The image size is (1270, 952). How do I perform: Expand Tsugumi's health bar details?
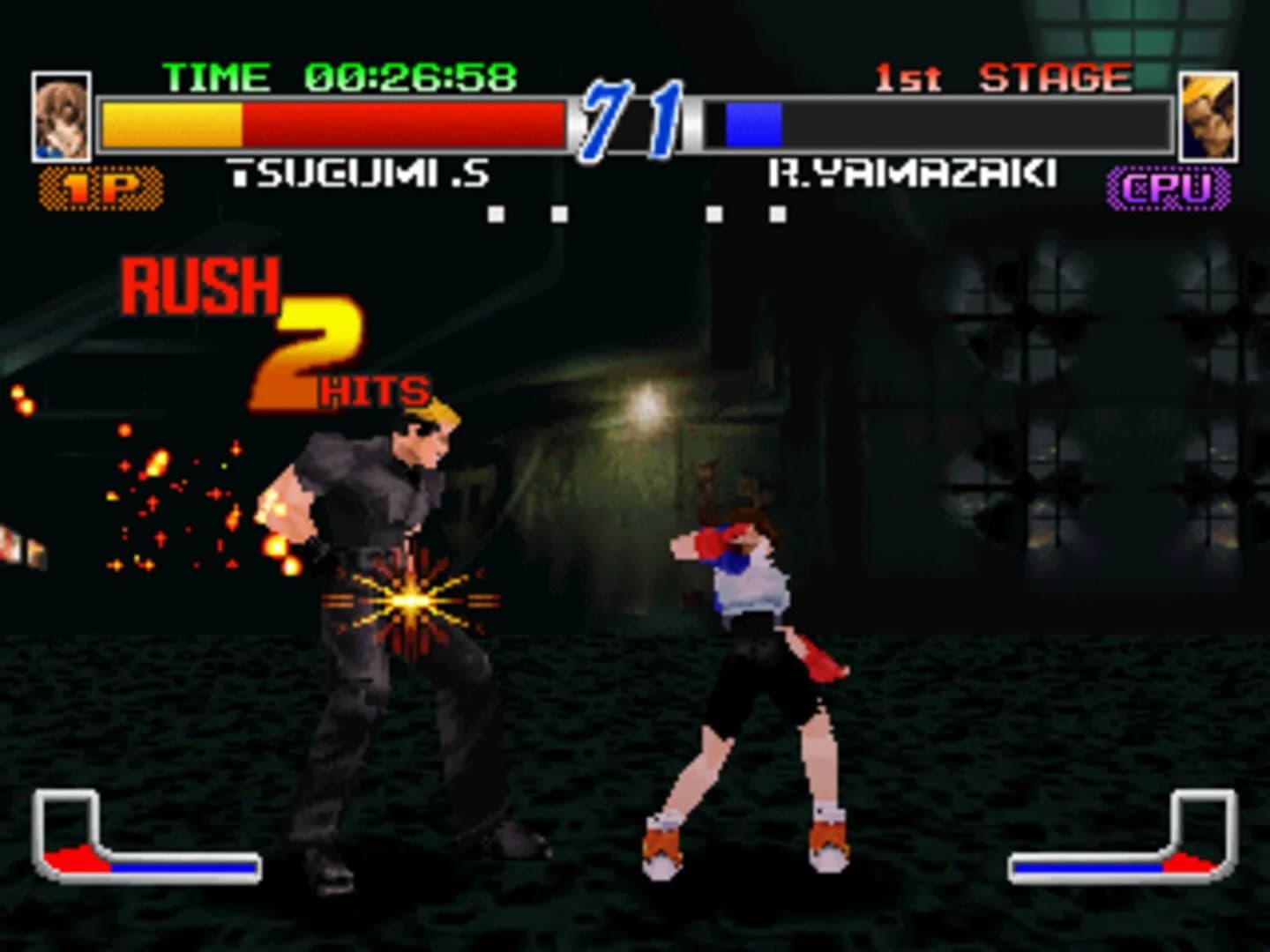pyautogui.click(x=335, y=122)
